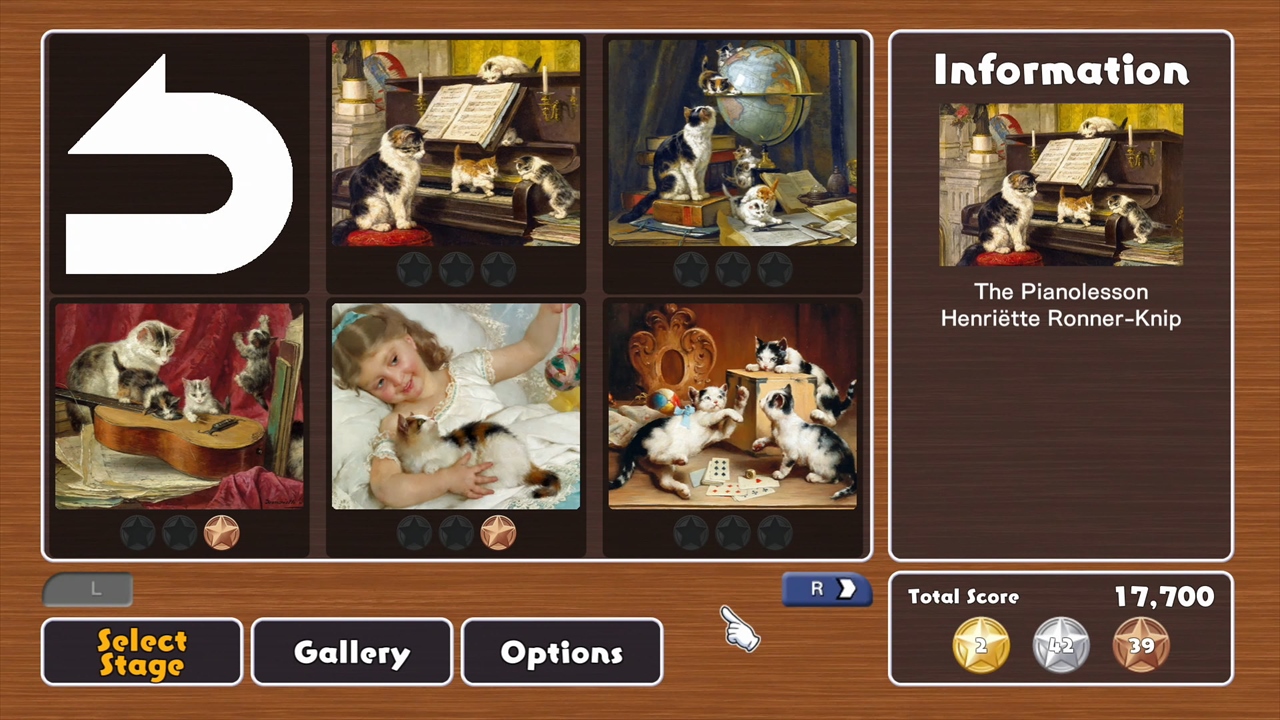Click the preview image in the Information panel
This screenshot has width=1280, height=720.
1060,186
